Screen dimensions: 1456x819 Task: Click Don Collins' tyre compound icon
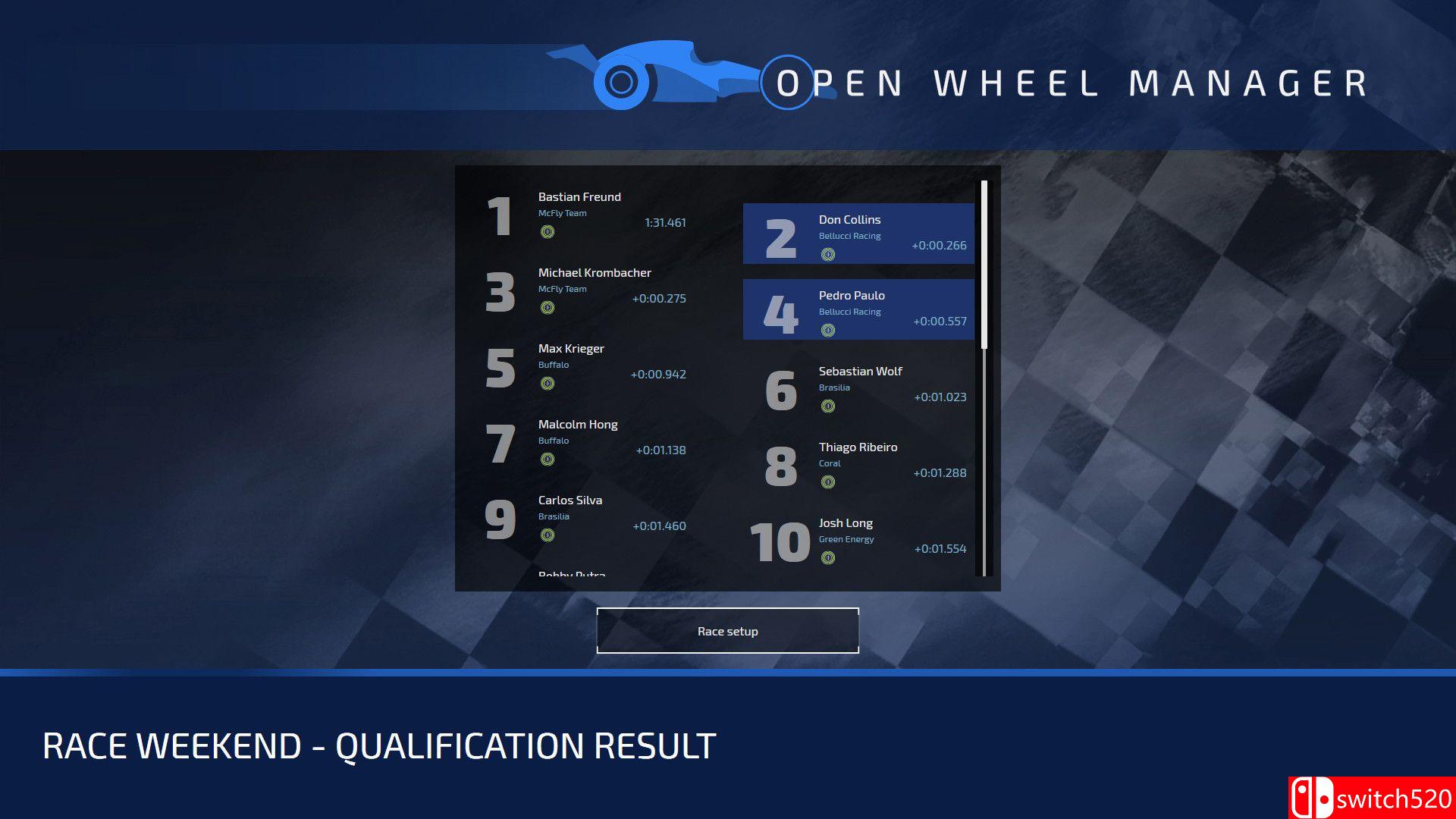point(829,255)
